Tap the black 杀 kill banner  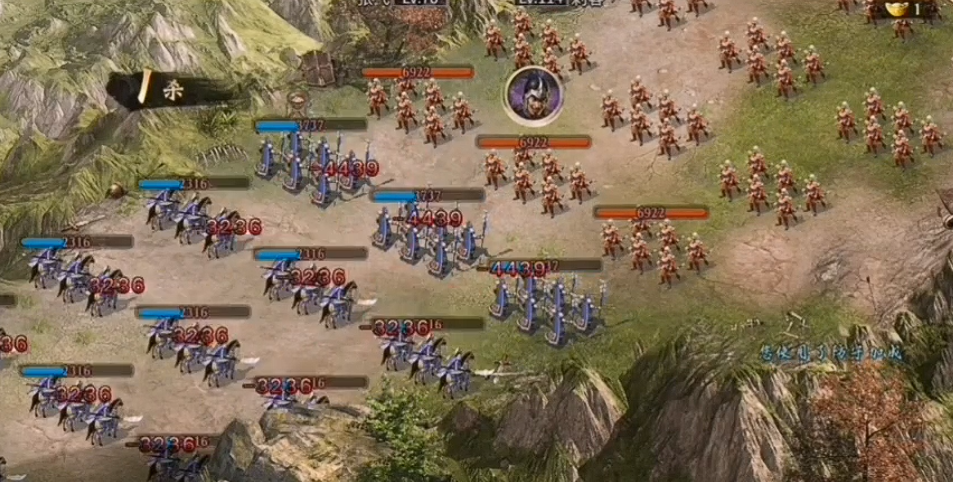(x=168, y=89)
